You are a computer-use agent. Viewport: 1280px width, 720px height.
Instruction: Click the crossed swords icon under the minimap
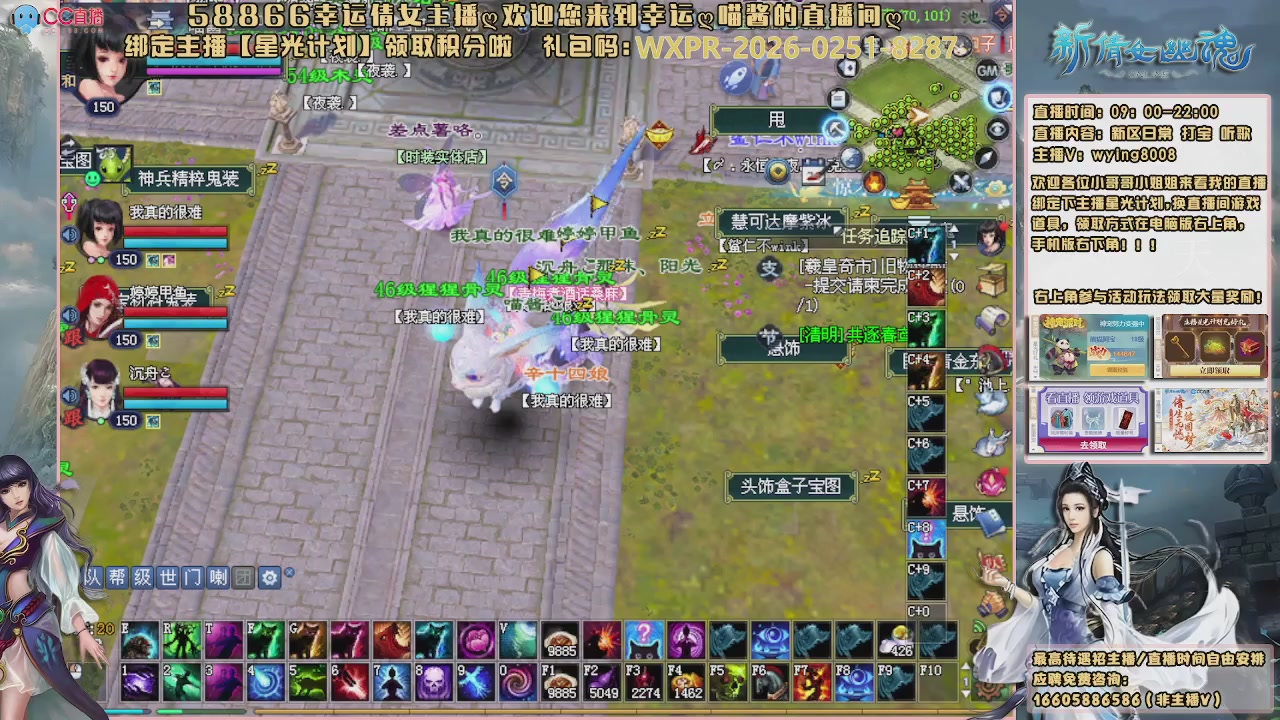pyautogui.click(x=960, y=182)
